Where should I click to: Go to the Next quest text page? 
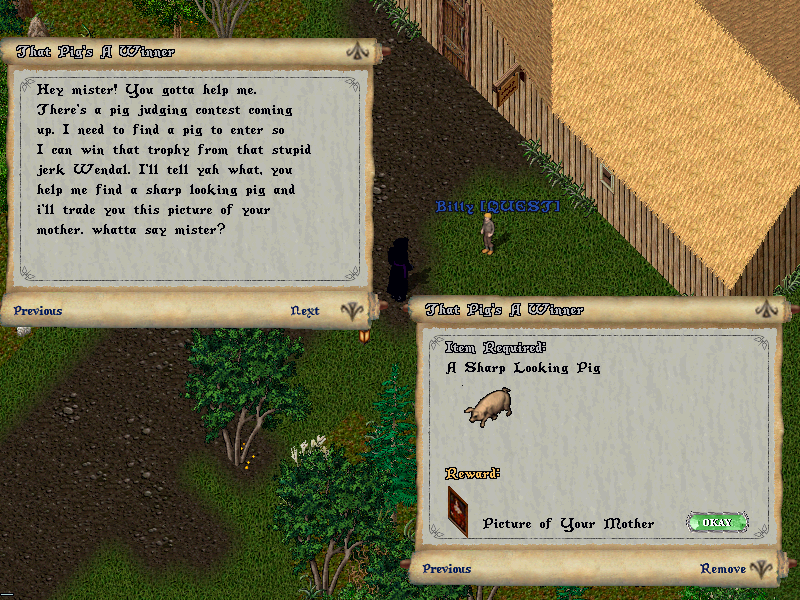[x=305, y=311]
